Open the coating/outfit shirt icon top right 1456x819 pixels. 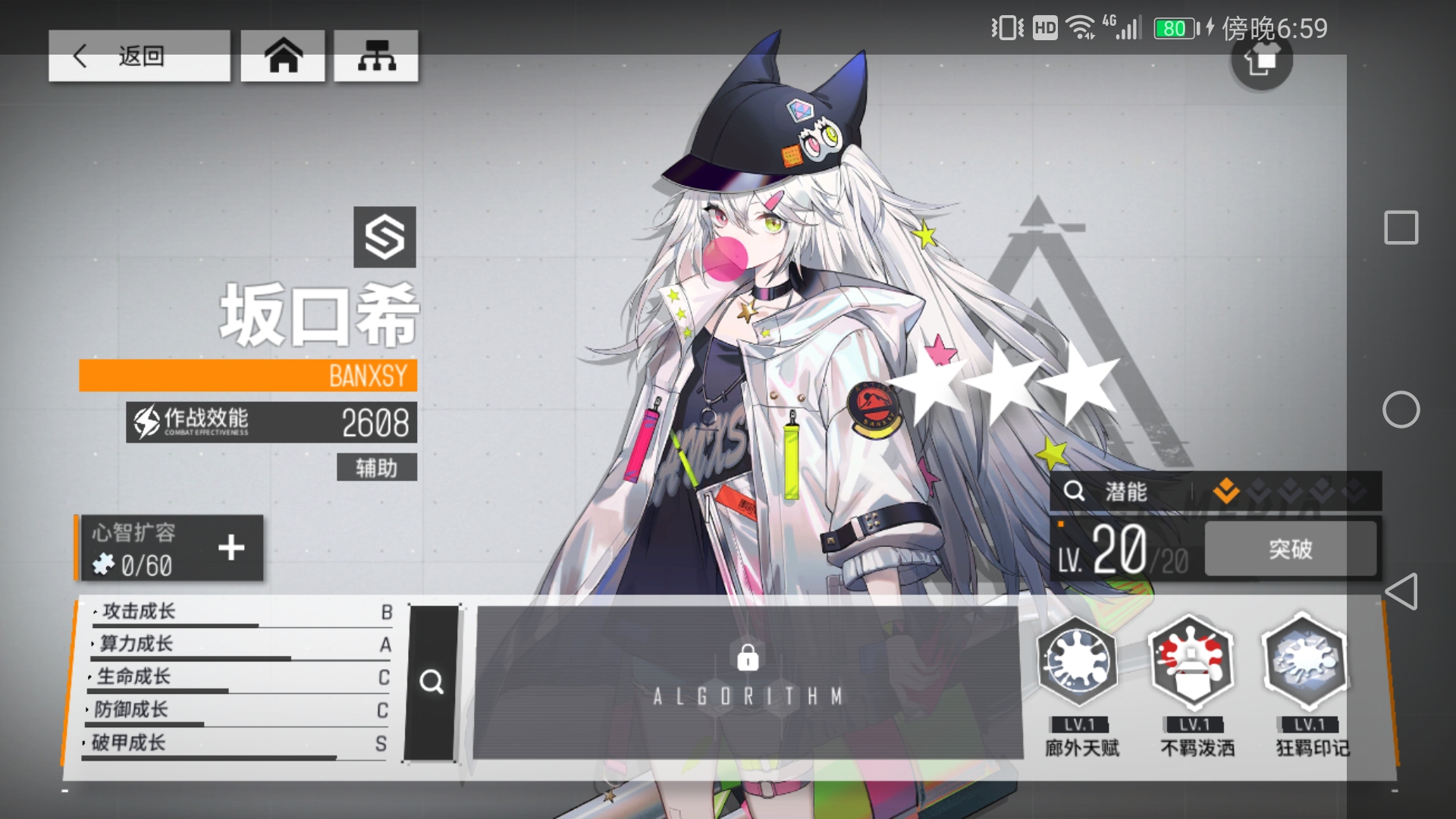1261,62
